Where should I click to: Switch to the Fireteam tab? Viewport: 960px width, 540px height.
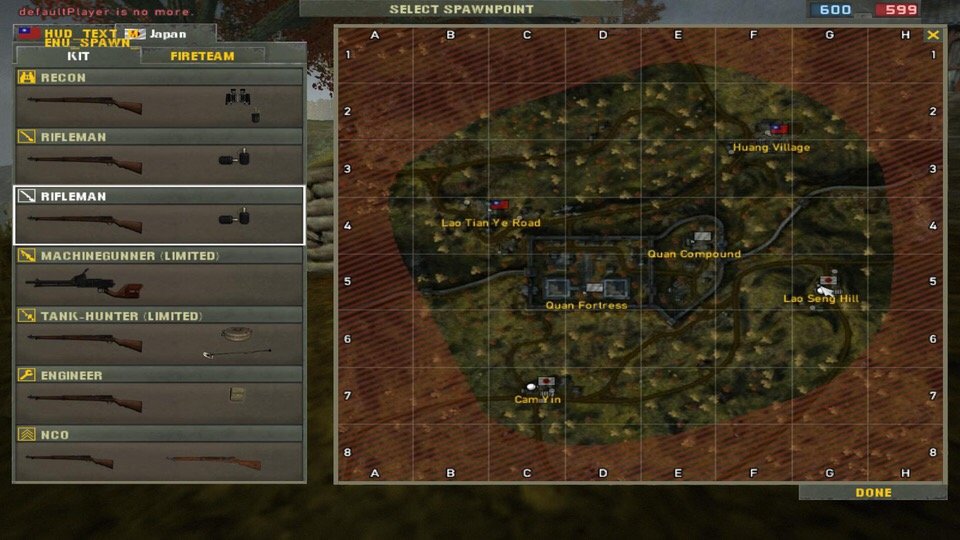click(203, 56)
